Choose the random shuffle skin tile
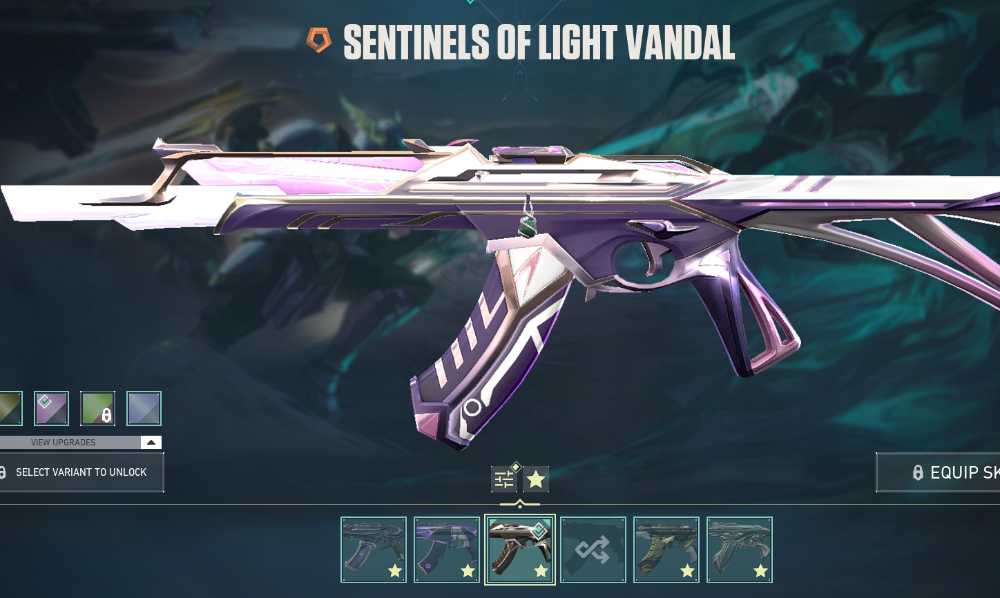The height and width of the screenshot is (598, 1000). [593, 549]
